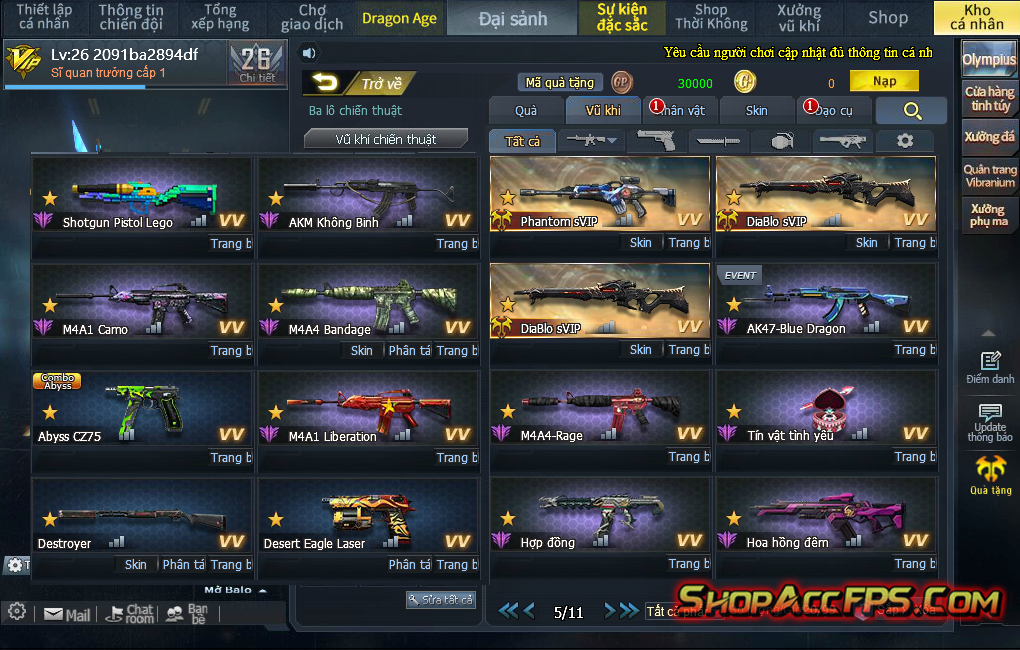Open the Đại sảnh lobby tab
1020x650 pixels.
512,18
